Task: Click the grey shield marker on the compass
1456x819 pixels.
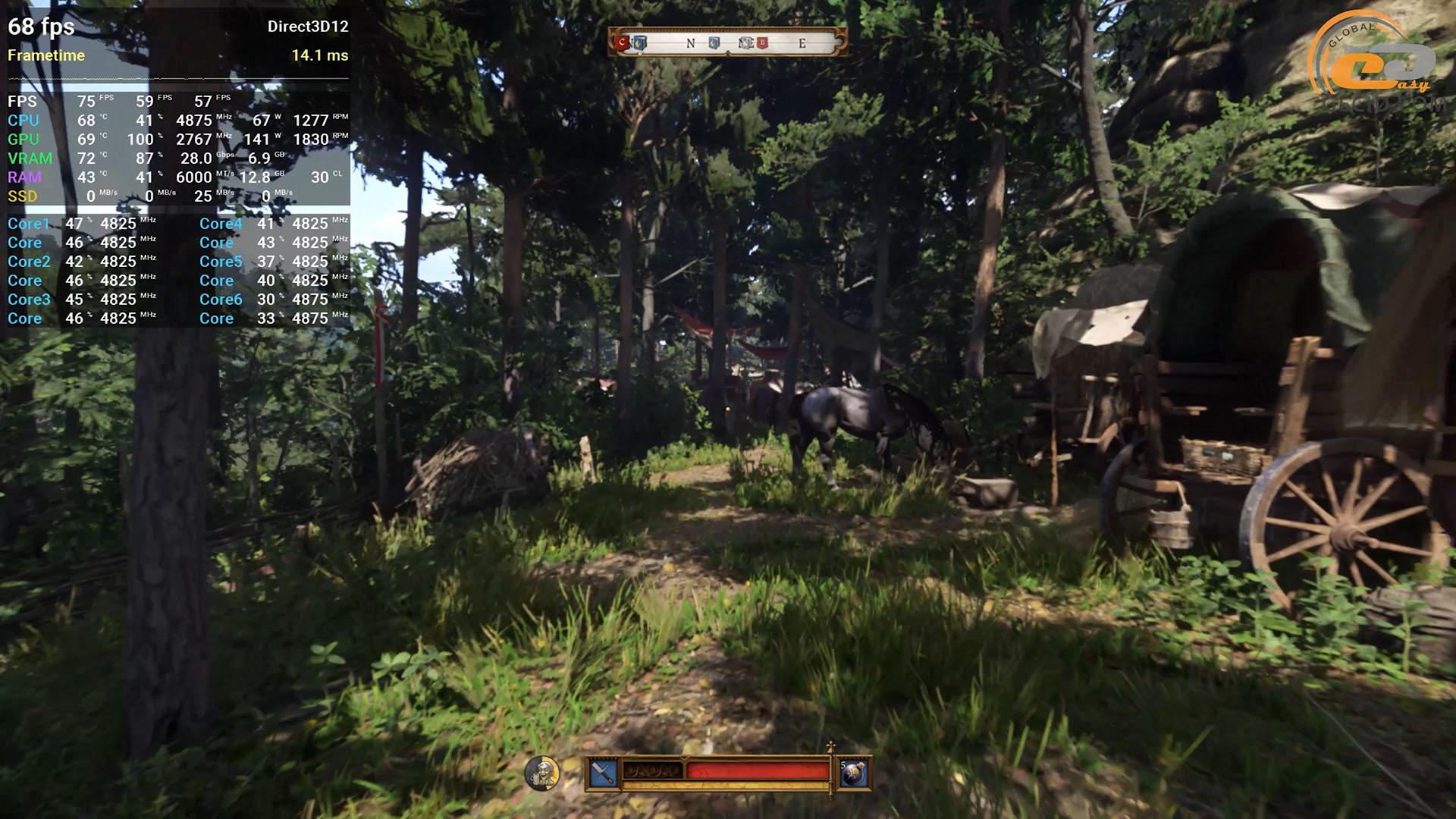Action: (x=746, y=43)
